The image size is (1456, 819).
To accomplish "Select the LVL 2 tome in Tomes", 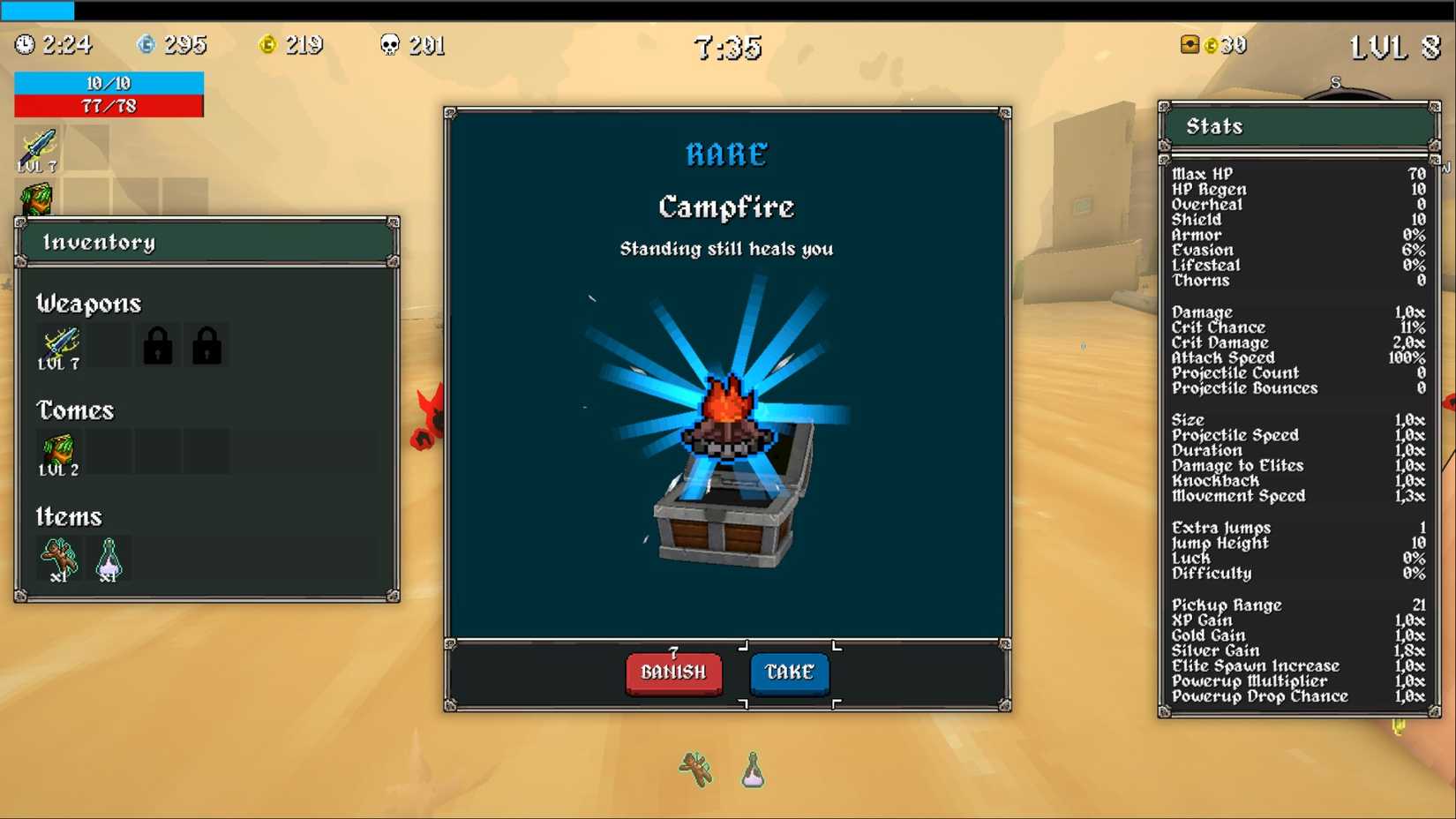I will 57,450.
